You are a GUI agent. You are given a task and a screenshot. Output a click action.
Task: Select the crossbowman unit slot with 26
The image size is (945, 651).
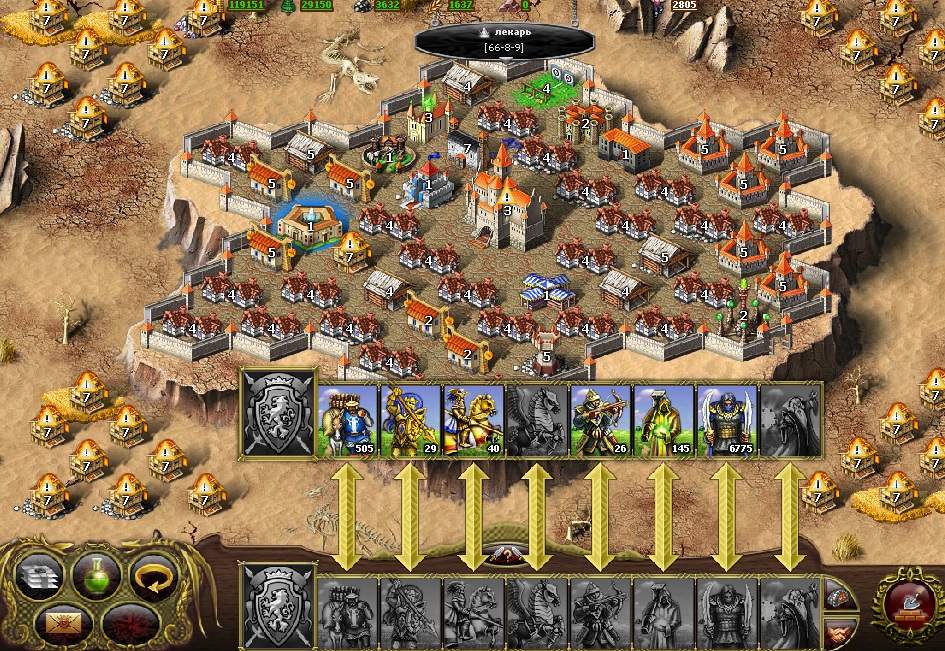coord(600,421)
